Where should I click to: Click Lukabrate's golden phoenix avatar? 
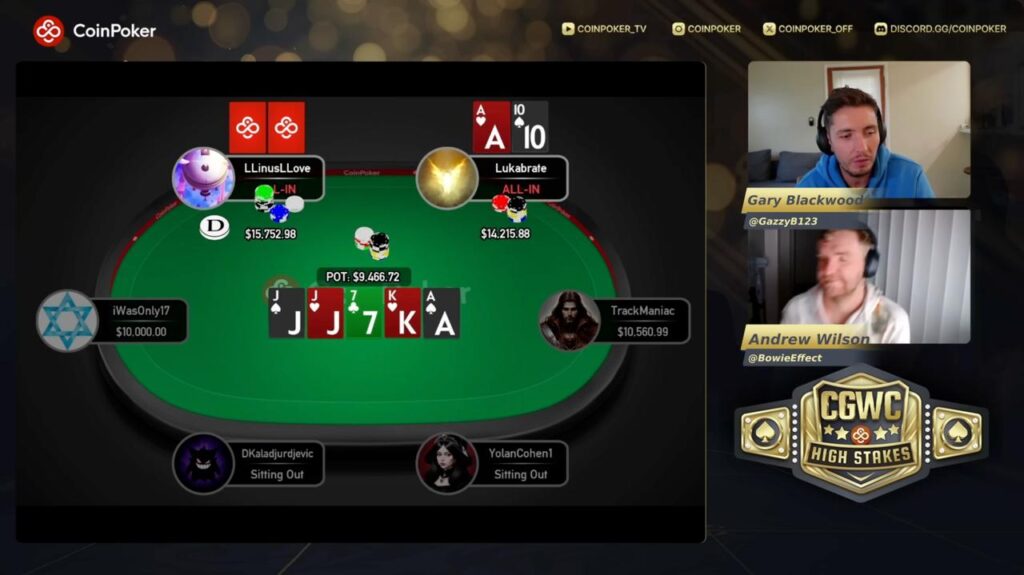[446, 178]
